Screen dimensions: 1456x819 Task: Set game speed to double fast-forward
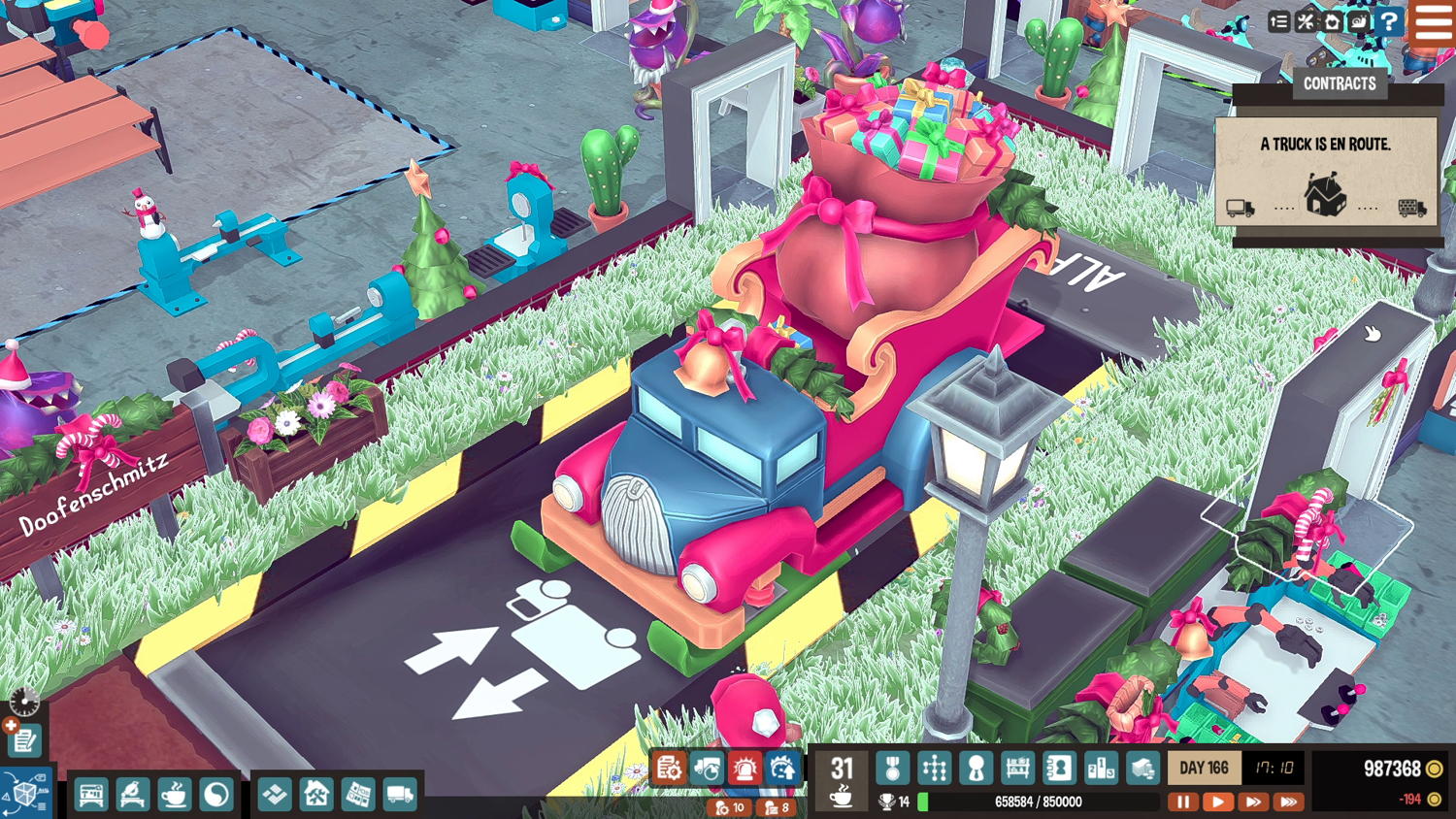1253,802
